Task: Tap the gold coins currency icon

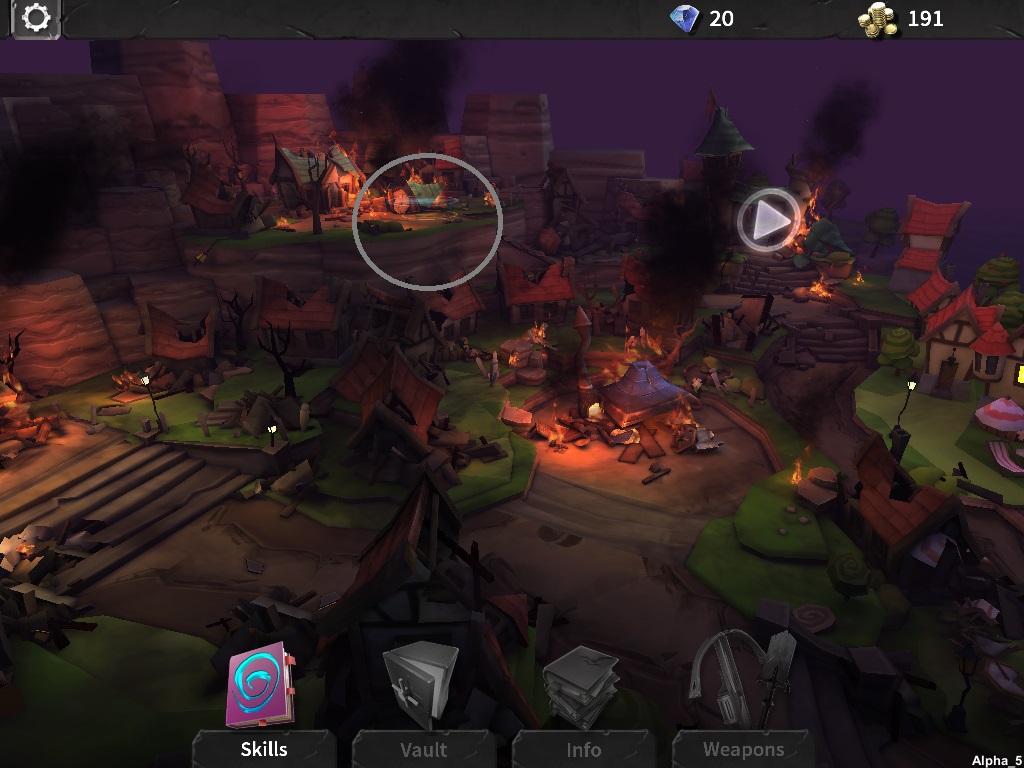Action: click(877, 19)
